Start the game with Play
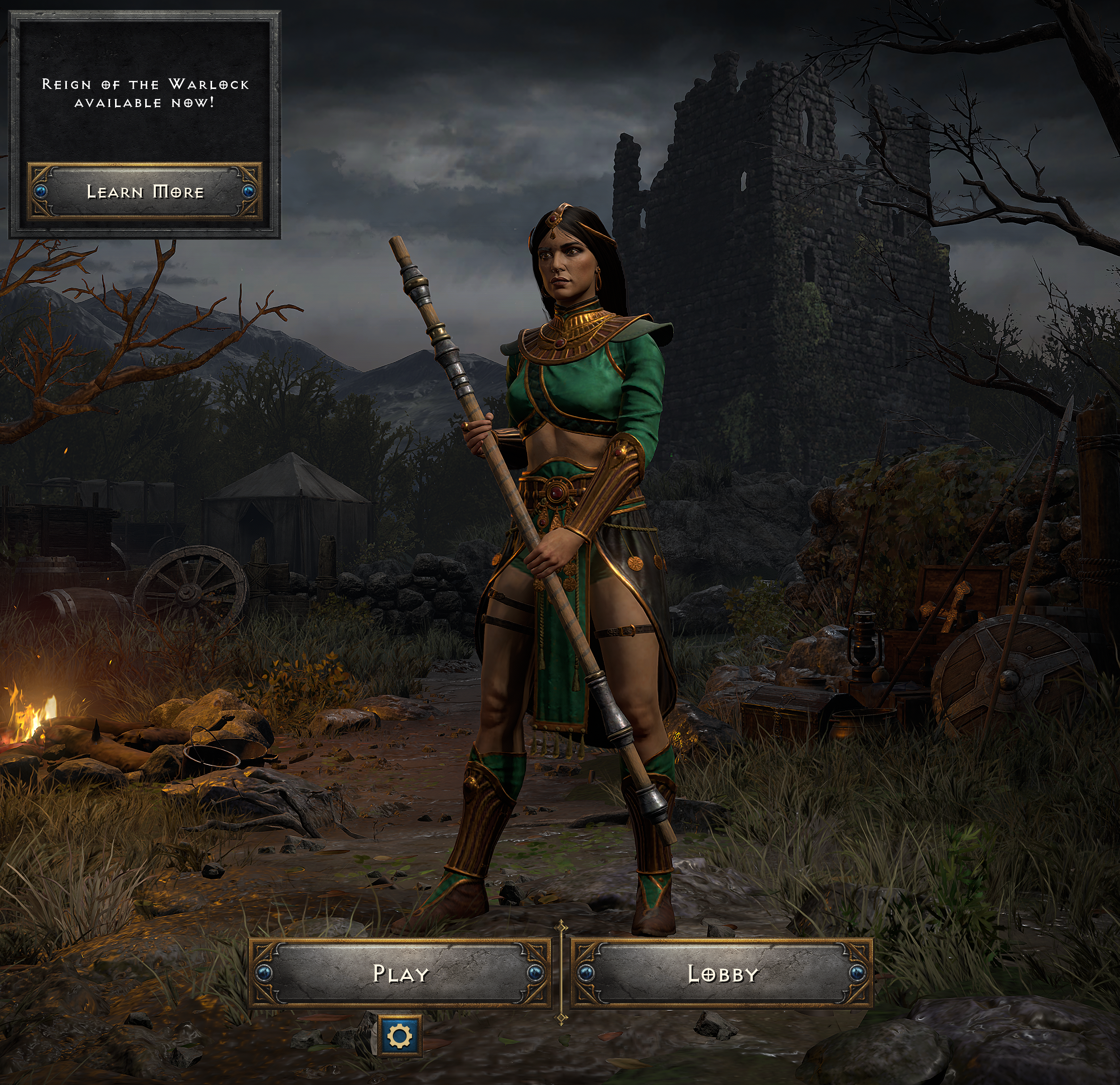The image size is (1120, 1085). tap(400, 973)
